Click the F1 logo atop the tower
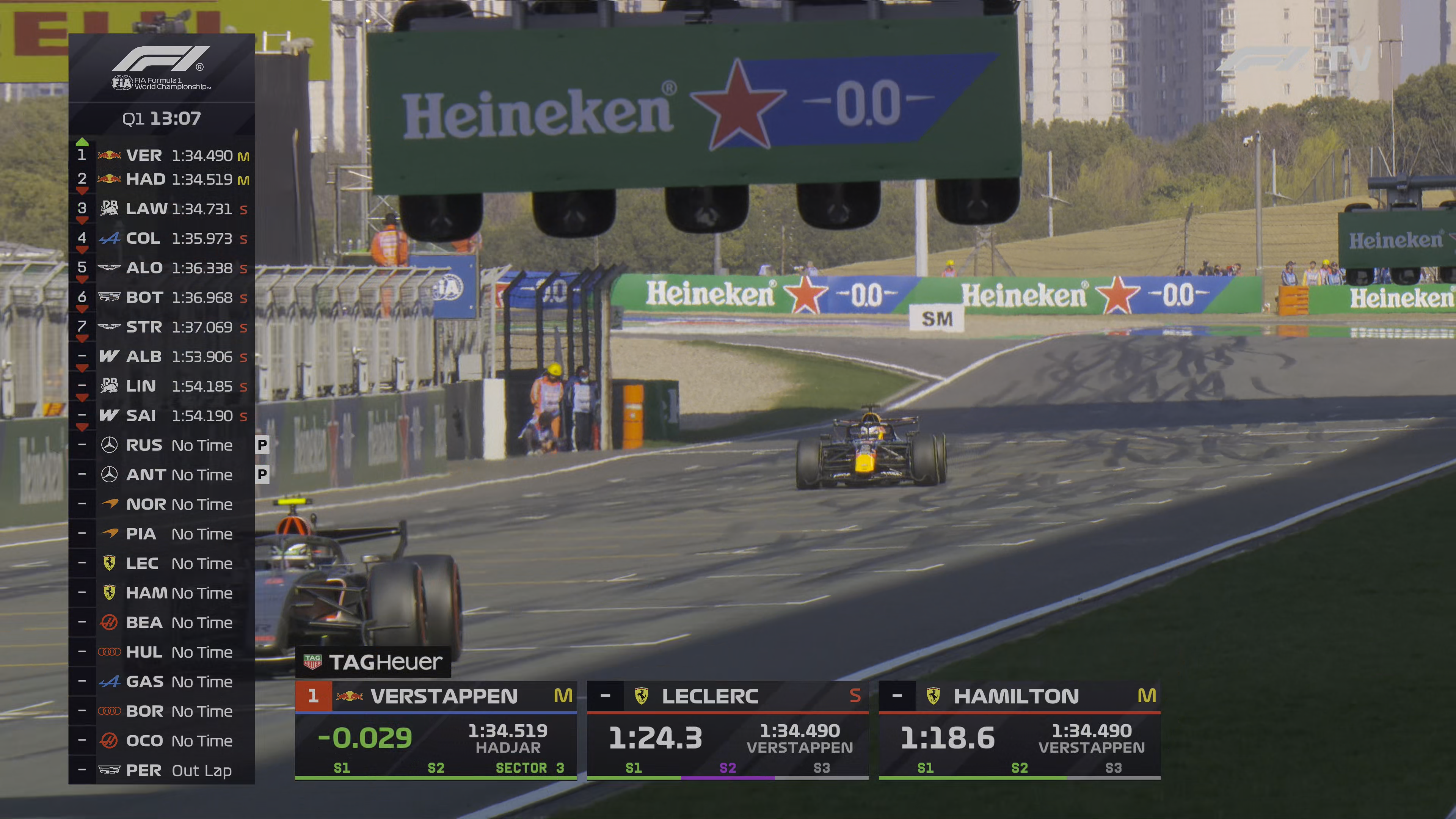Viewport: 1456px width, 819px height. click(161, 60)
